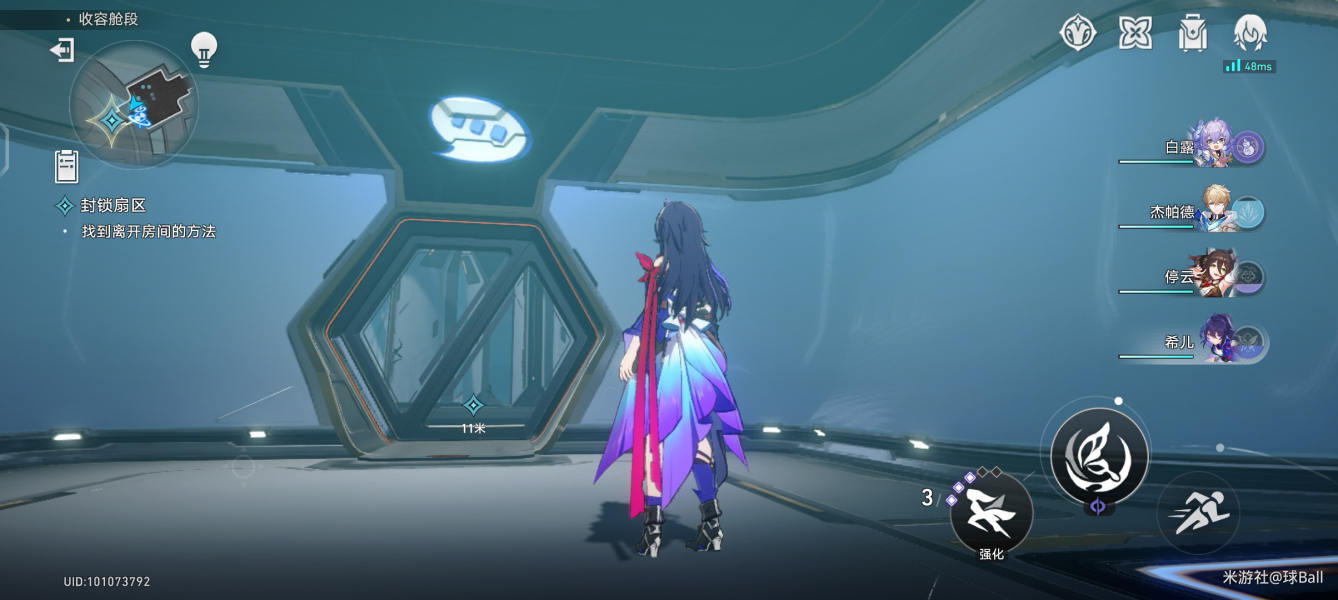Open the backpack inventory

pos(1193,34)
